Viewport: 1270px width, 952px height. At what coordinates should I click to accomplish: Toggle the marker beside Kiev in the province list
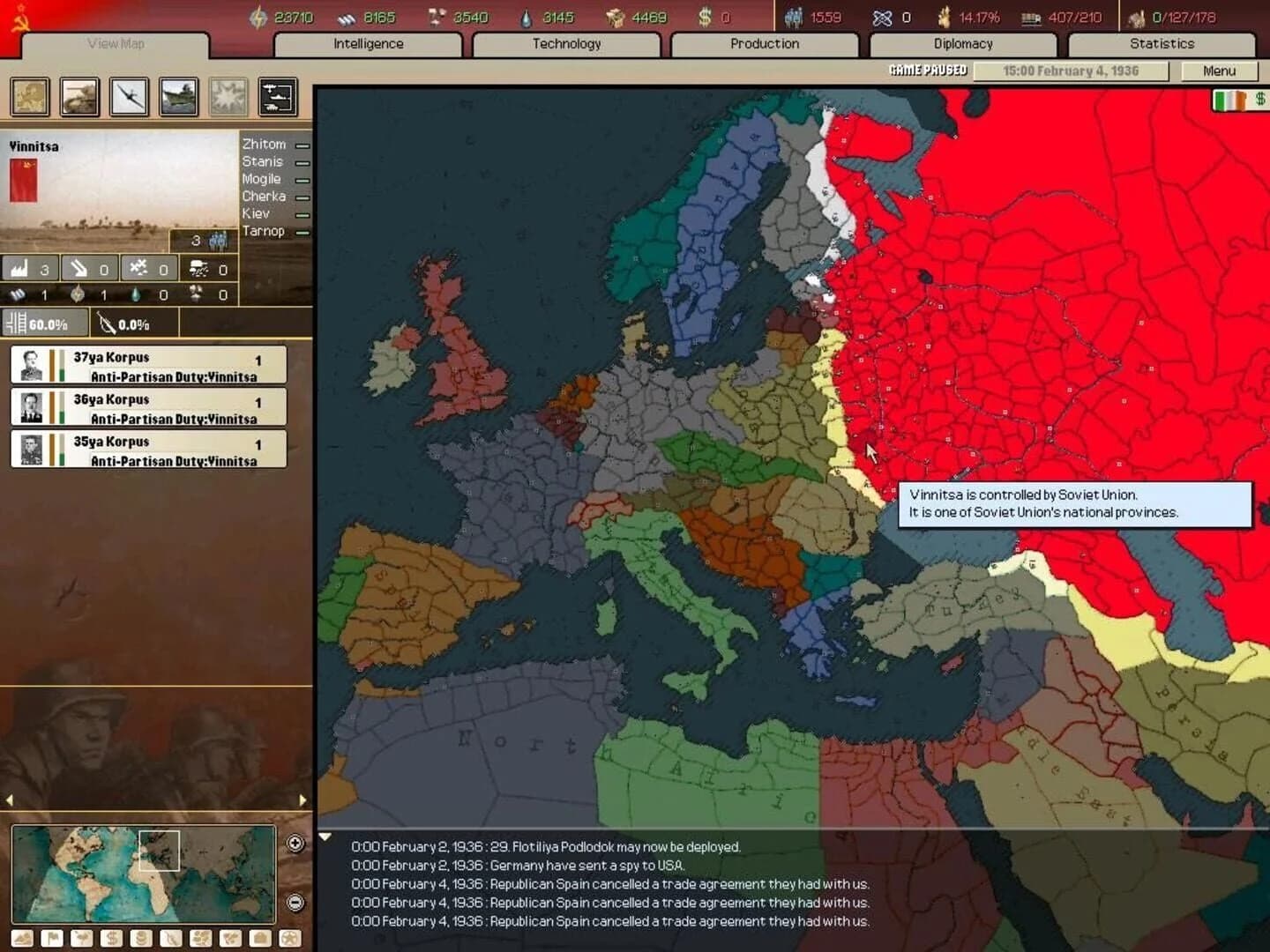[302, 213]
